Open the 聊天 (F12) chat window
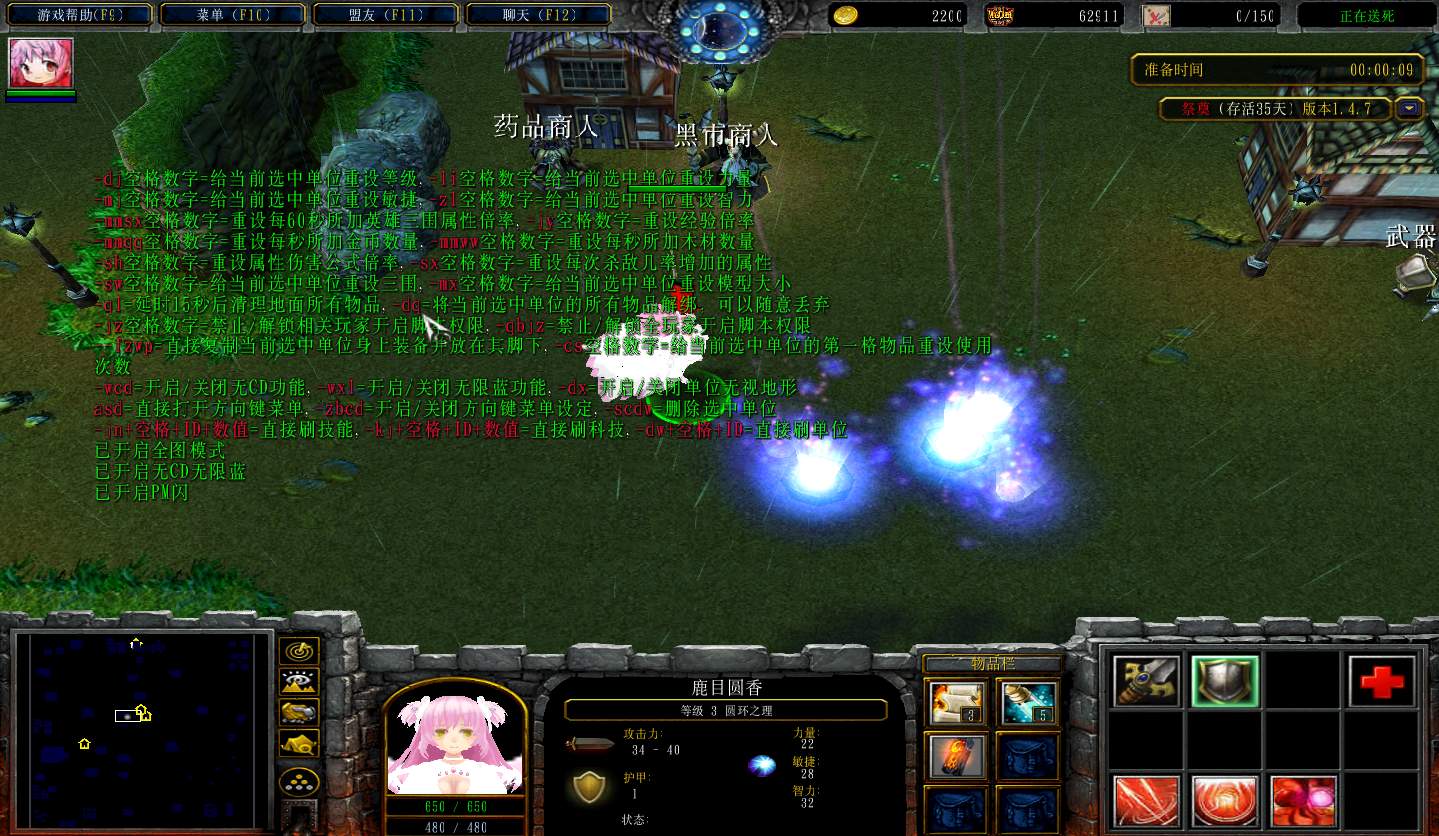Screen dimensions: 1439x836 537,15
